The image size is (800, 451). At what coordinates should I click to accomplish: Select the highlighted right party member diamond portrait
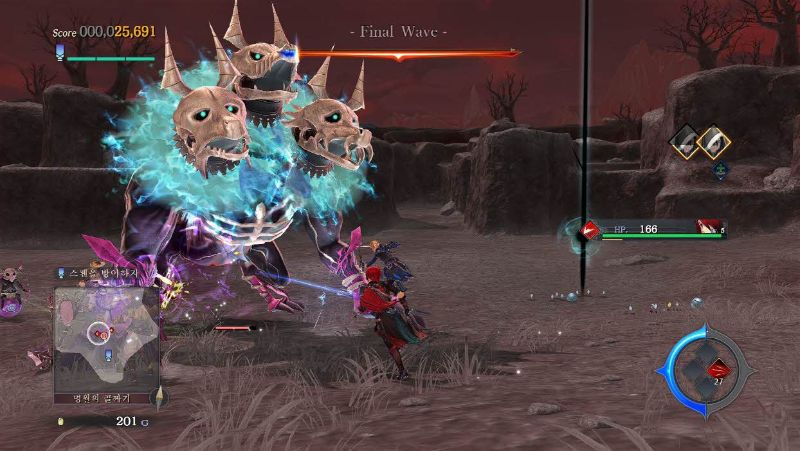tap(713, 143)
